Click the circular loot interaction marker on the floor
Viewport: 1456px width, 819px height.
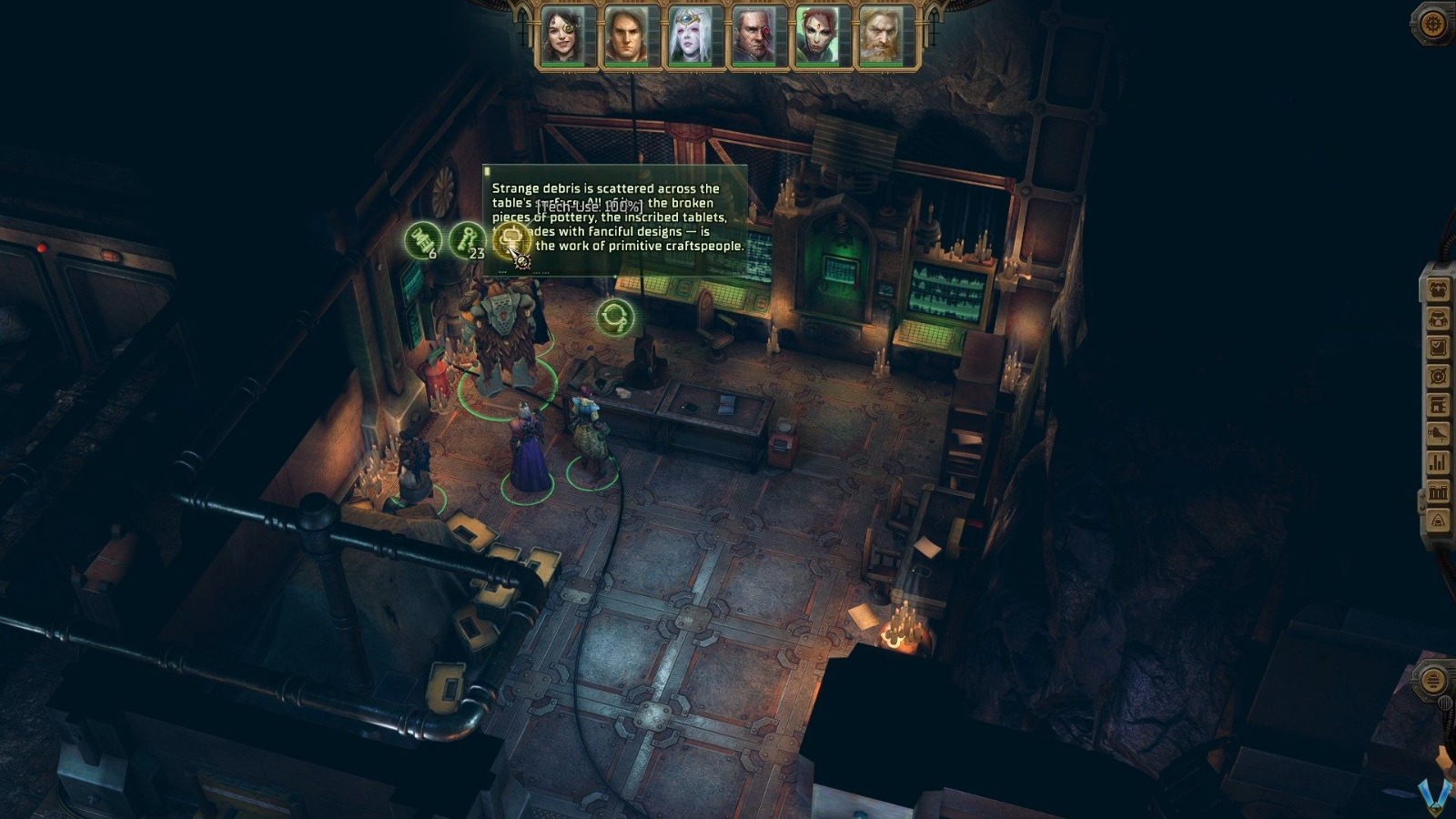pos(617,317)
